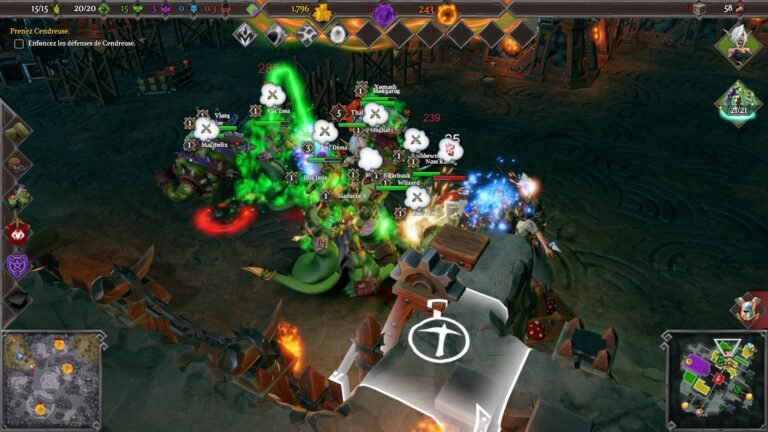The width and height of the screenshot is (768, 432).
Task: Select the Thalya hero portrait
Action: coord(739,44)
